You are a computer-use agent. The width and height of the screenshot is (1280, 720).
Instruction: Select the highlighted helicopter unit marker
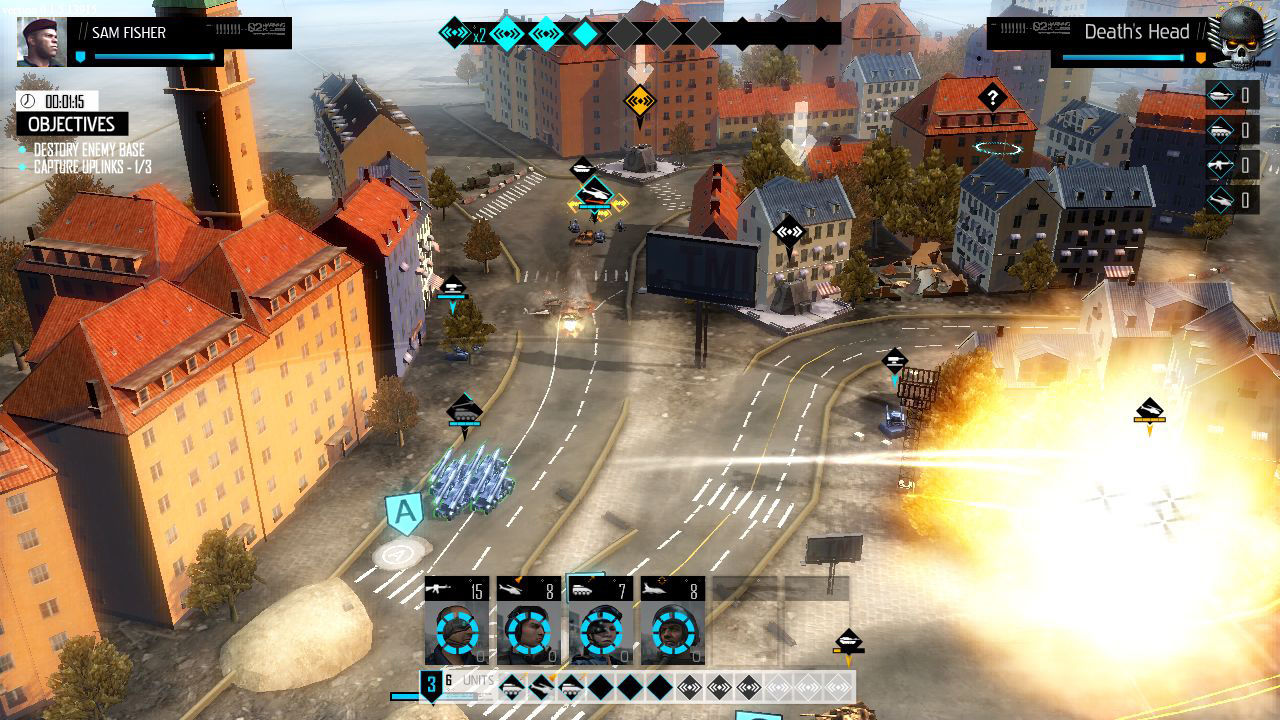pyautogui.click(x=595, y=193)
